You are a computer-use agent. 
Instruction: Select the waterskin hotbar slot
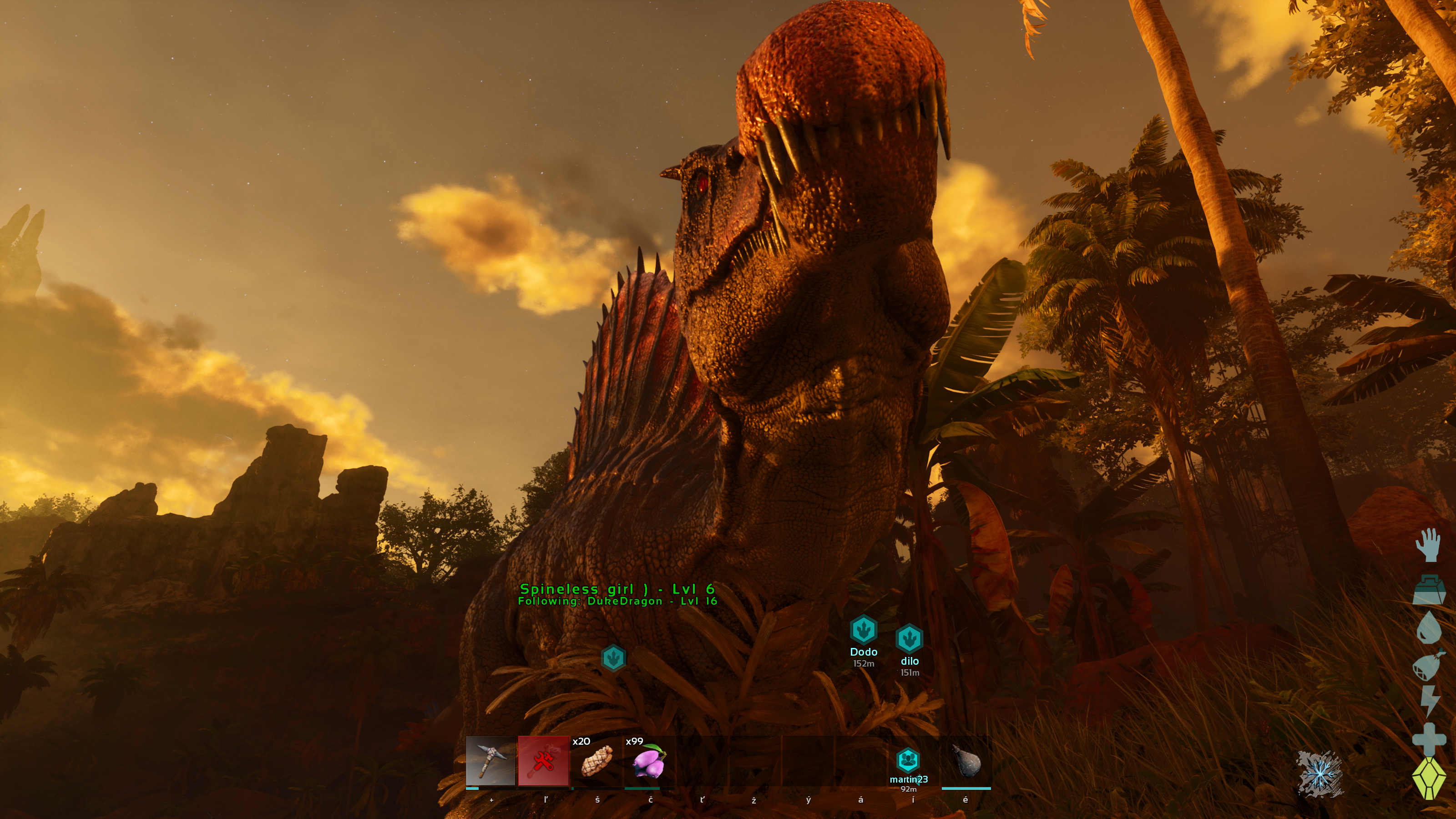click(x=966, y=760)
